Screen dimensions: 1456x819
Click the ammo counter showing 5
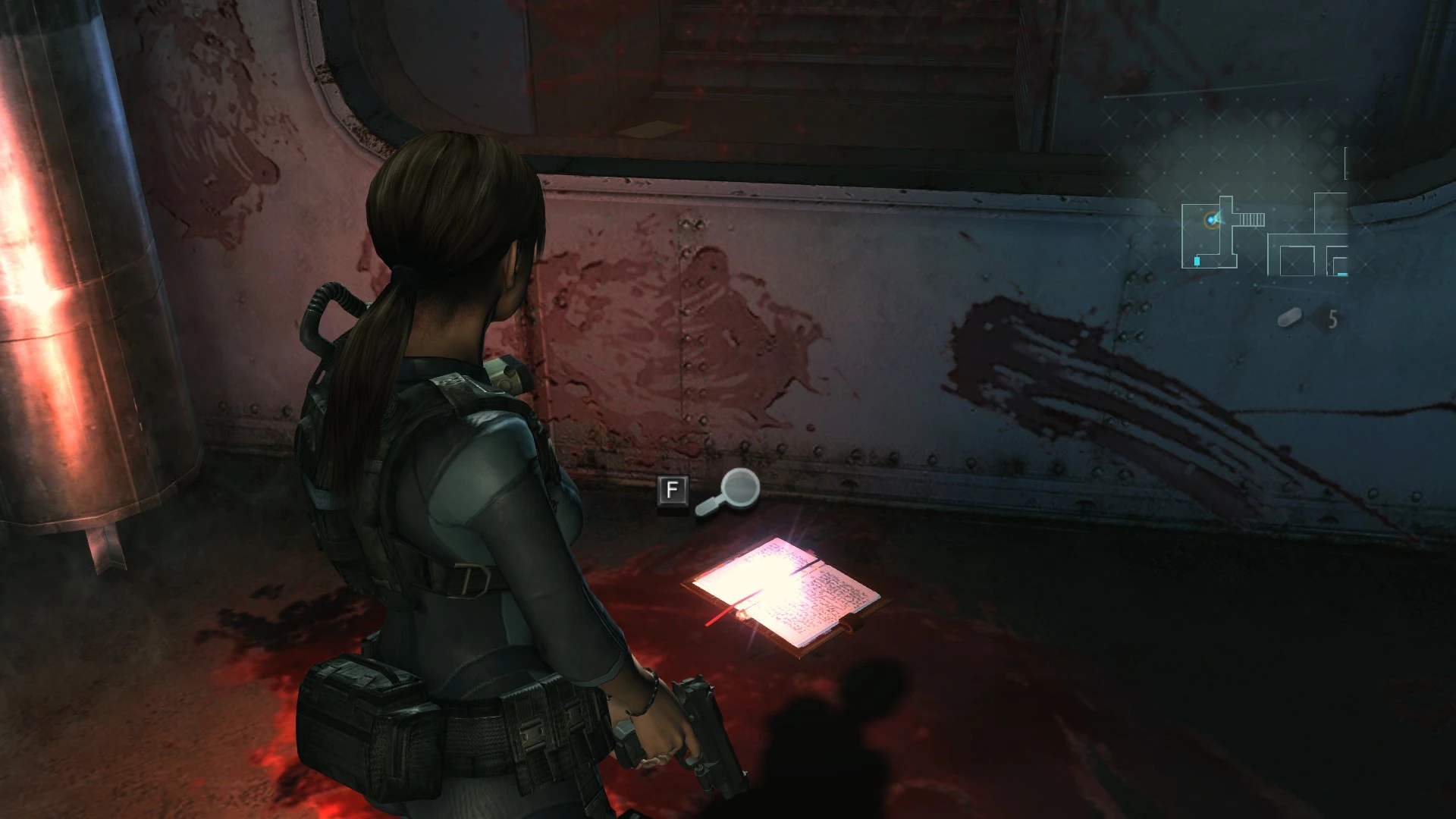click(x=1332, y=318)
